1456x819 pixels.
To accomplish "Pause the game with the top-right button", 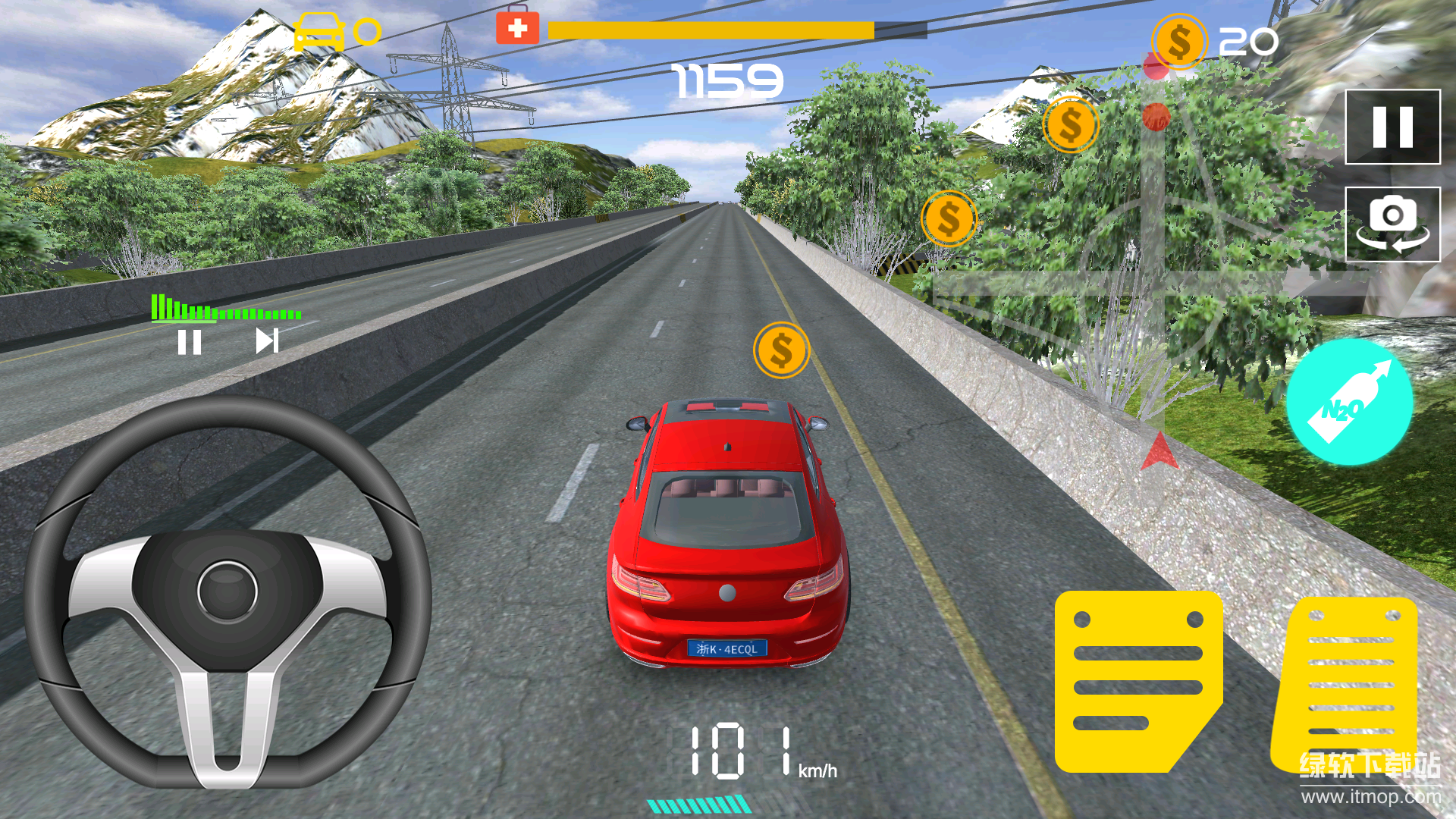I will (x=1392, y=127).
